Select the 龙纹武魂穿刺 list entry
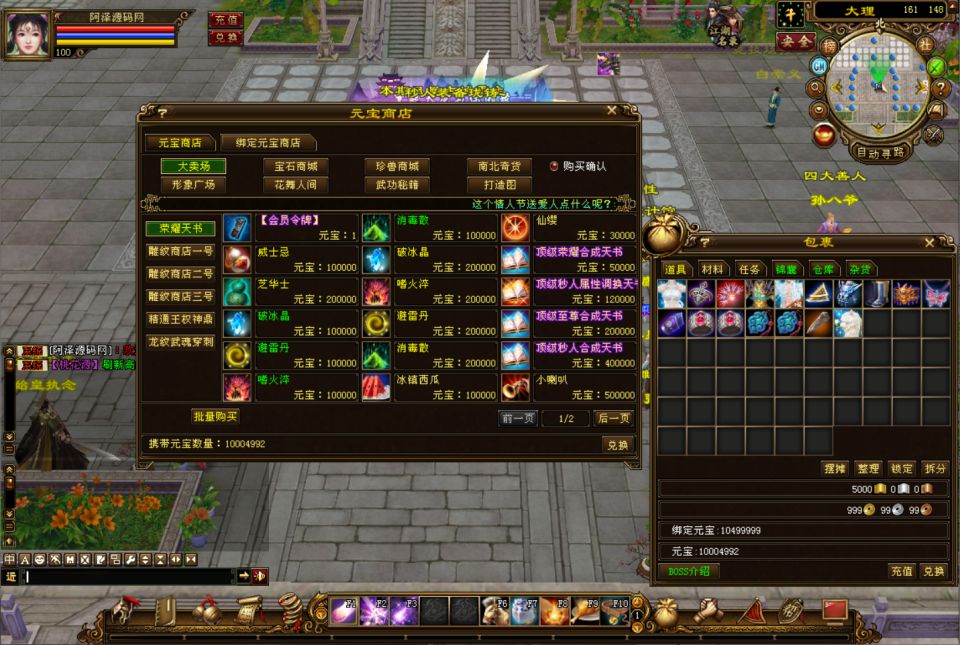Image resolution: width=960 pixels, height=645 pixels. pos(181,342)
